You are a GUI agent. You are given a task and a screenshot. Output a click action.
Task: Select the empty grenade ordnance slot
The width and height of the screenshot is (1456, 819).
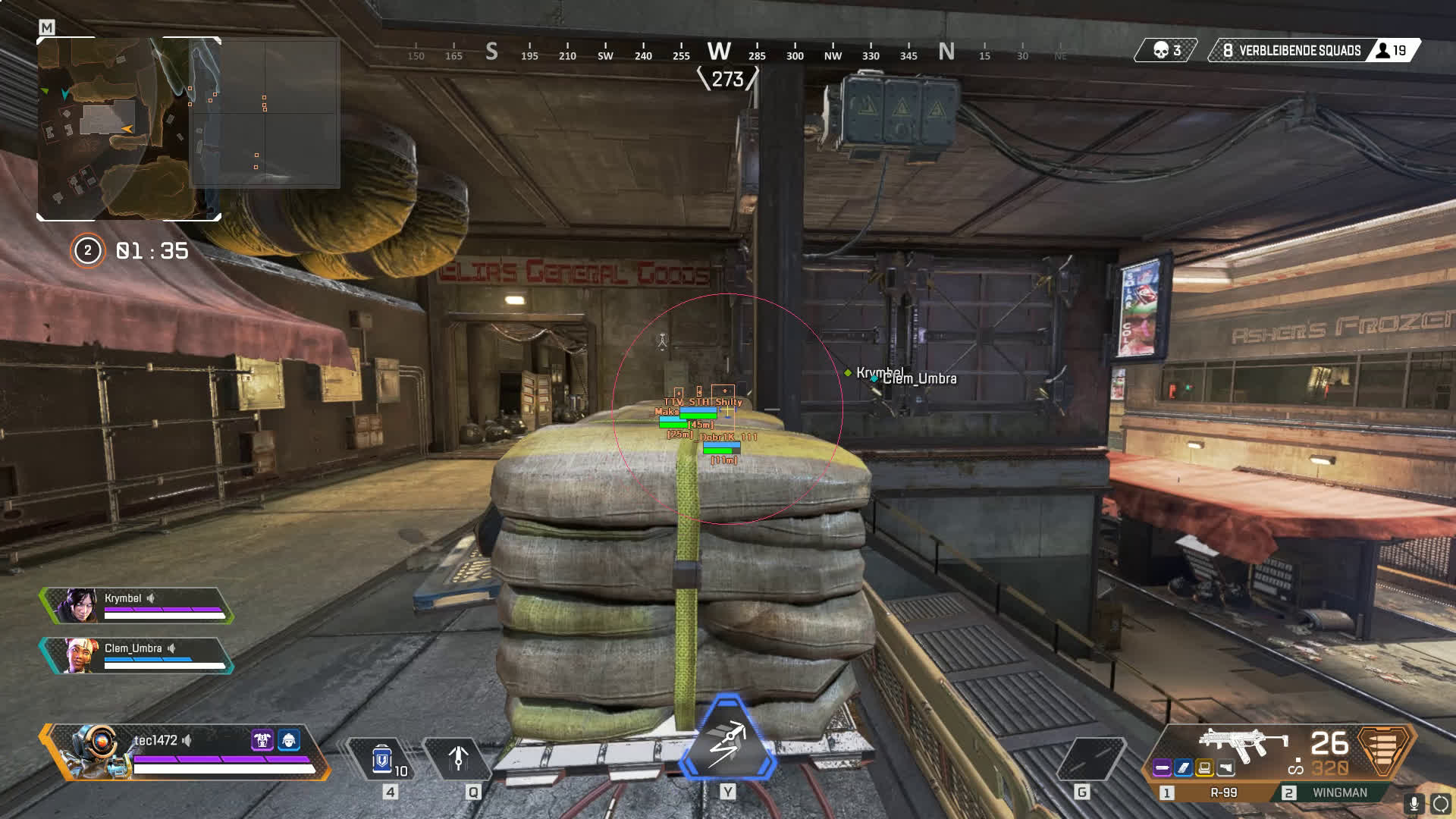1090,758
